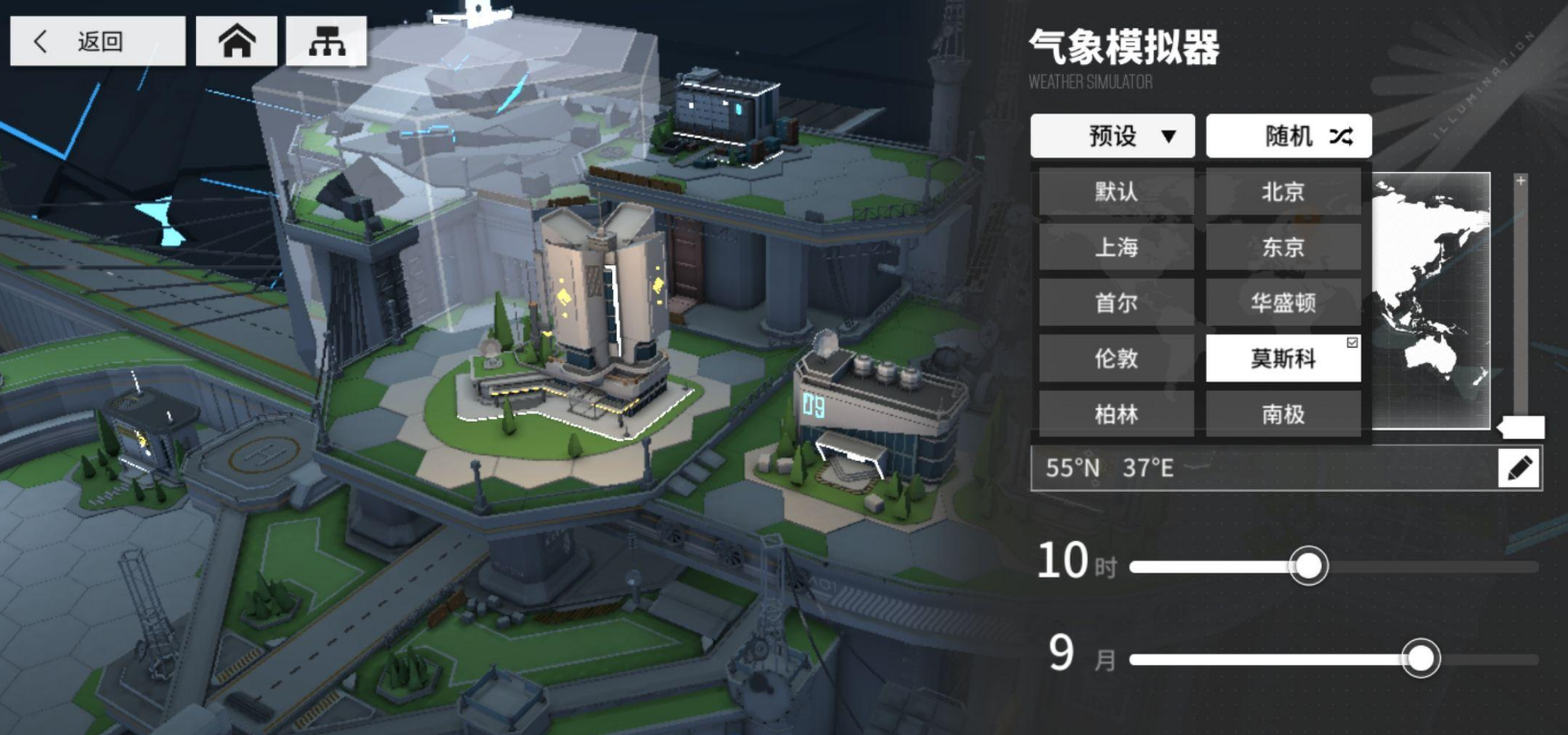Click the home icon in top toolbar

click(x=236, y=39)
